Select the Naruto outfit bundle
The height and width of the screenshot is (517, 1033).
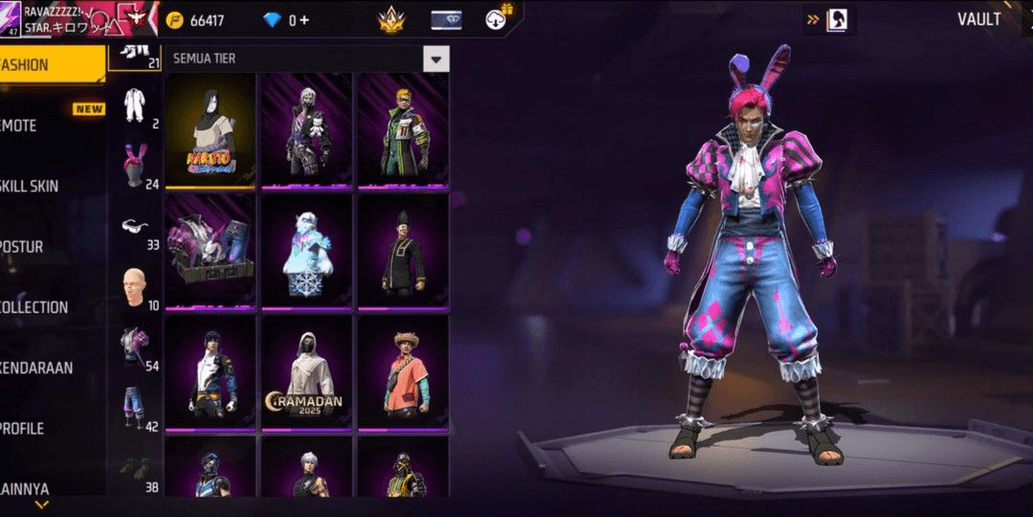tap(209, 129)
